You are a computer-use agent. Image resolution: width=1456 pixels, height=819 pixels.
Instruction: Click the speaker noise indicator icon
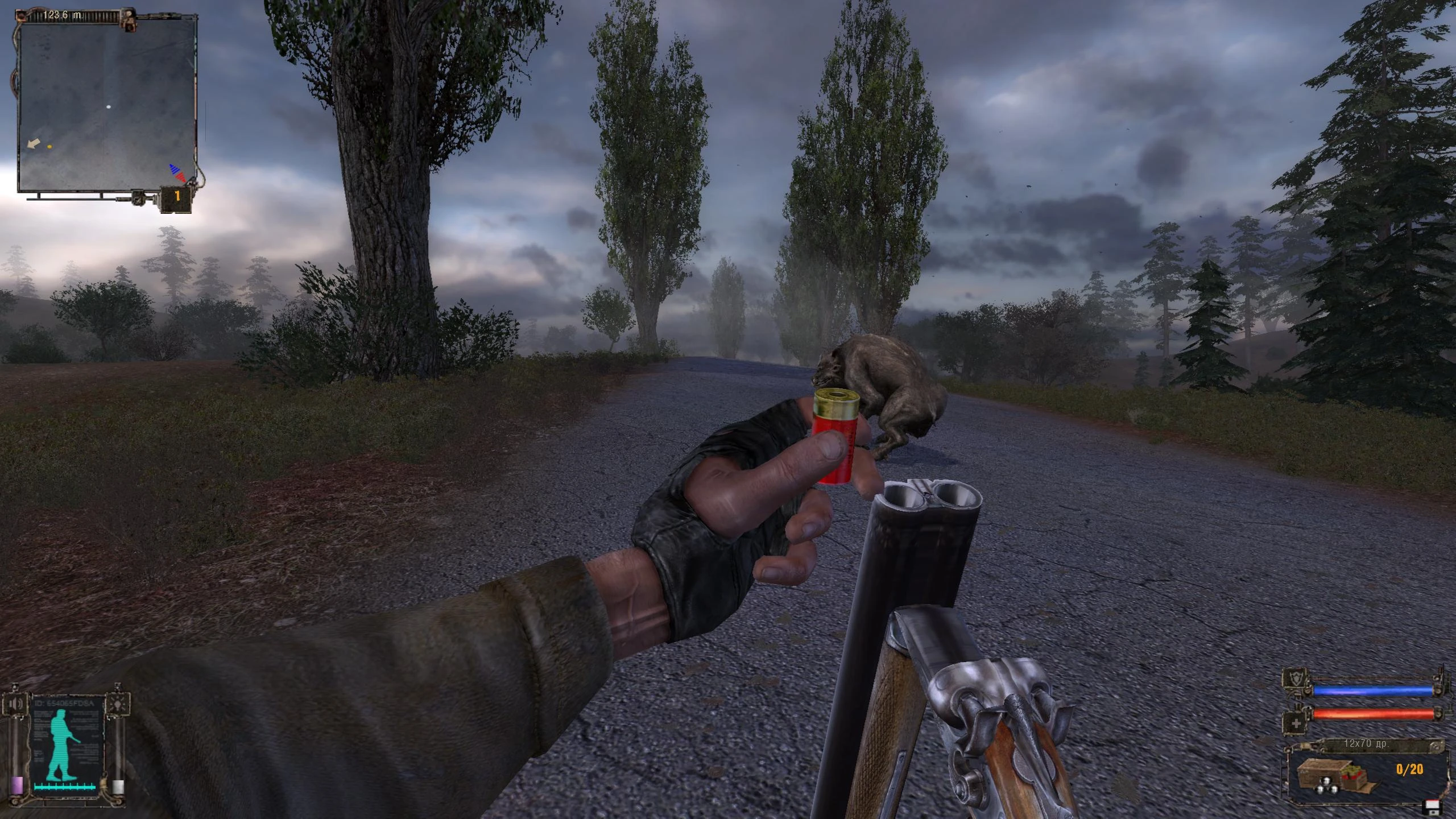pyautogui.click(x=16, y=705)
